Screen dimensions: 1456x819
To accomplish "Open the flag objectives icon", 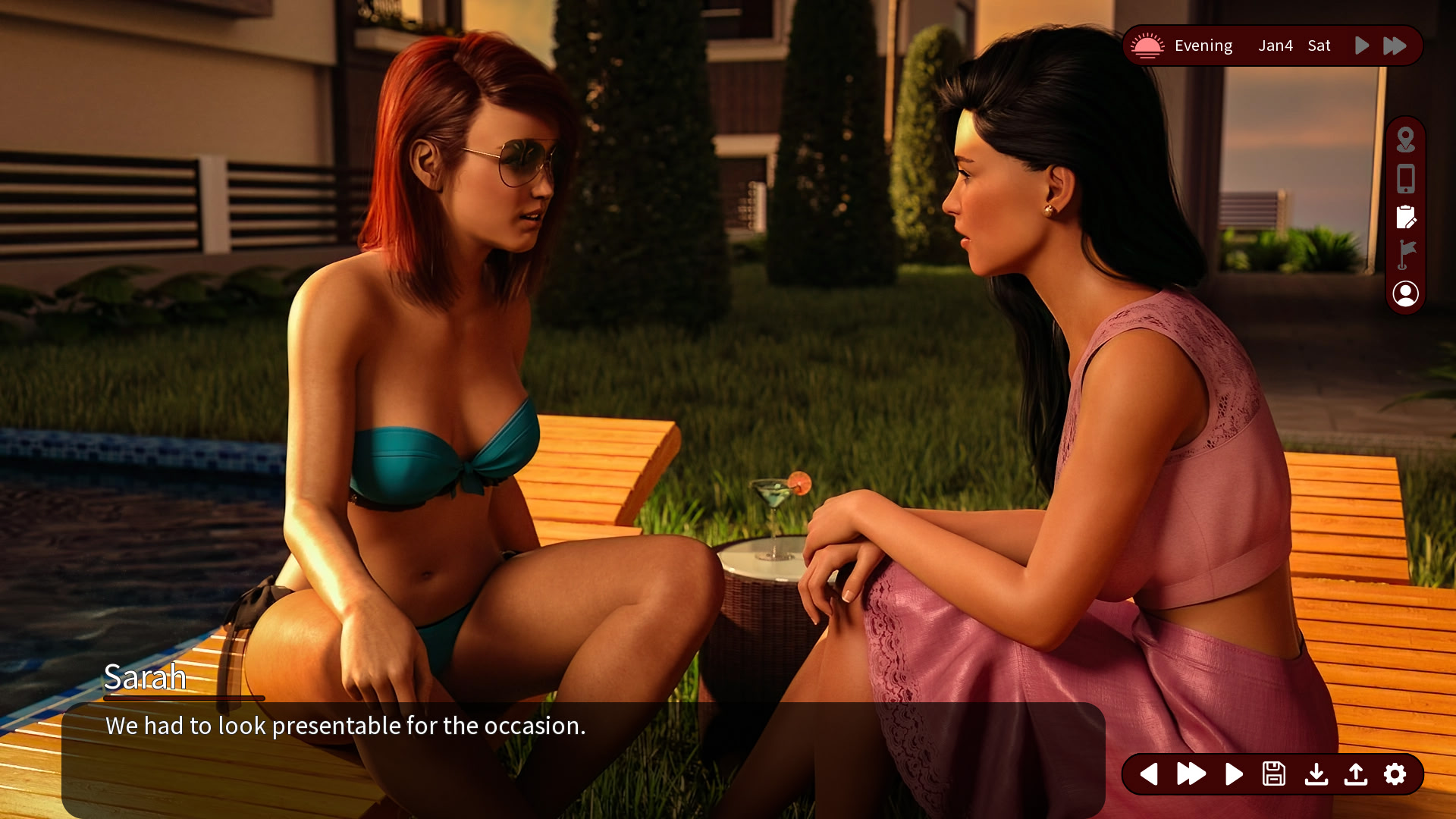I will pyautogui.click(x=1405, y=255).
